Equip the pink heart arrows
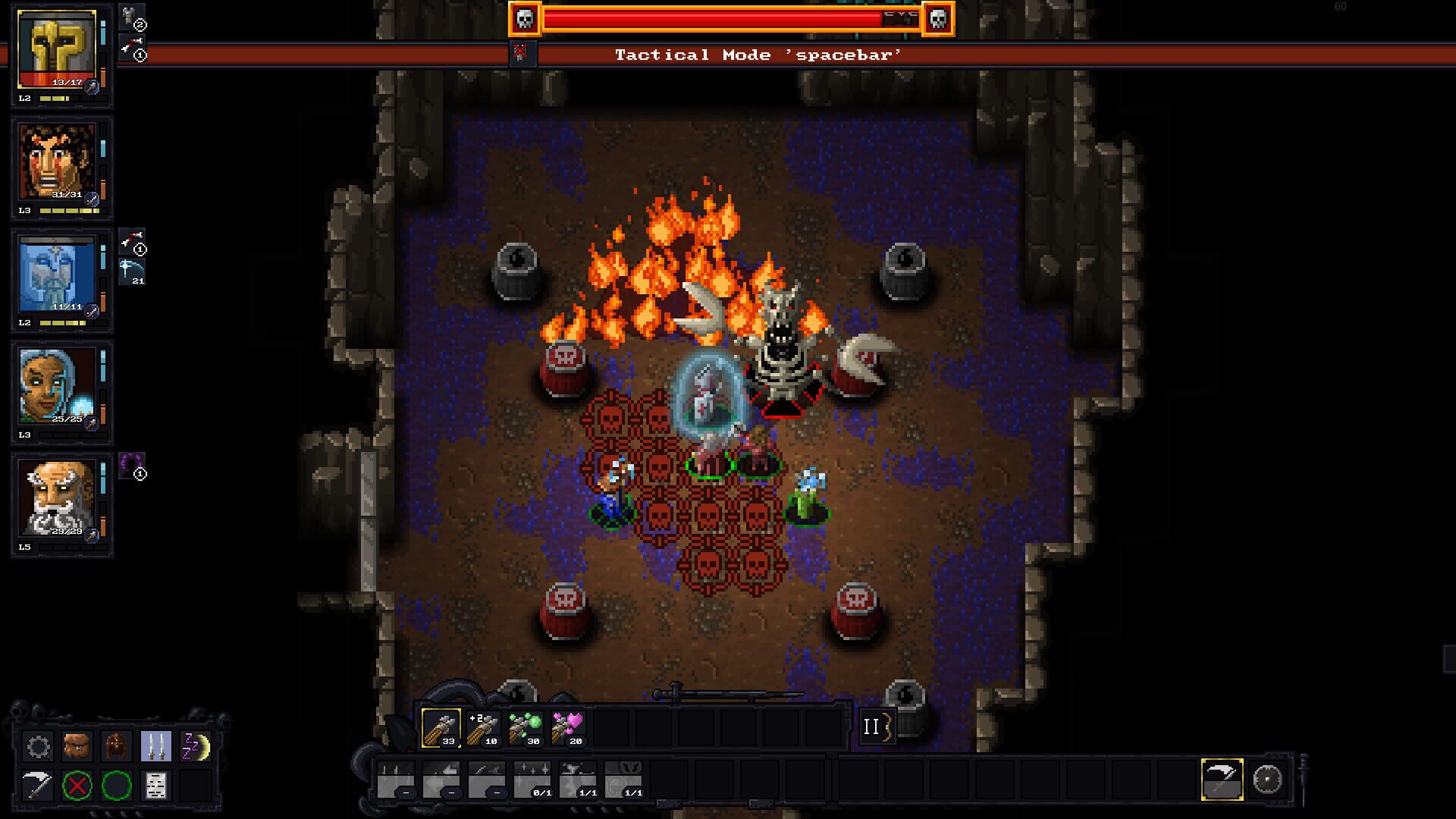 [x=568, y=728]
